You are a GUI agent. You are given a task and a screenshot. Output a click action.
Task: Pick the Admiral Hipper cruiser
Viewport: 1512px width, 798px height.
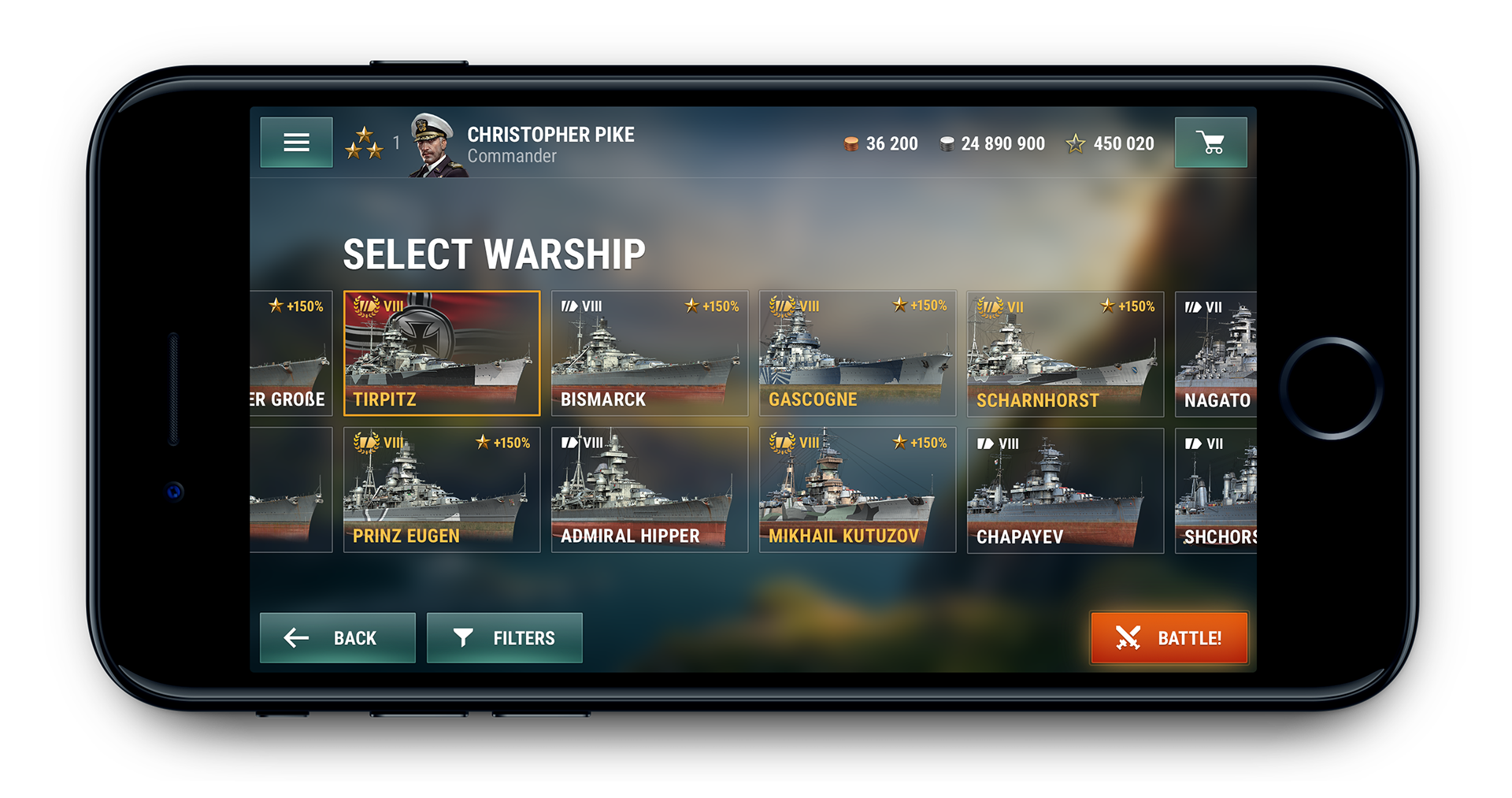tap(650, 489)
